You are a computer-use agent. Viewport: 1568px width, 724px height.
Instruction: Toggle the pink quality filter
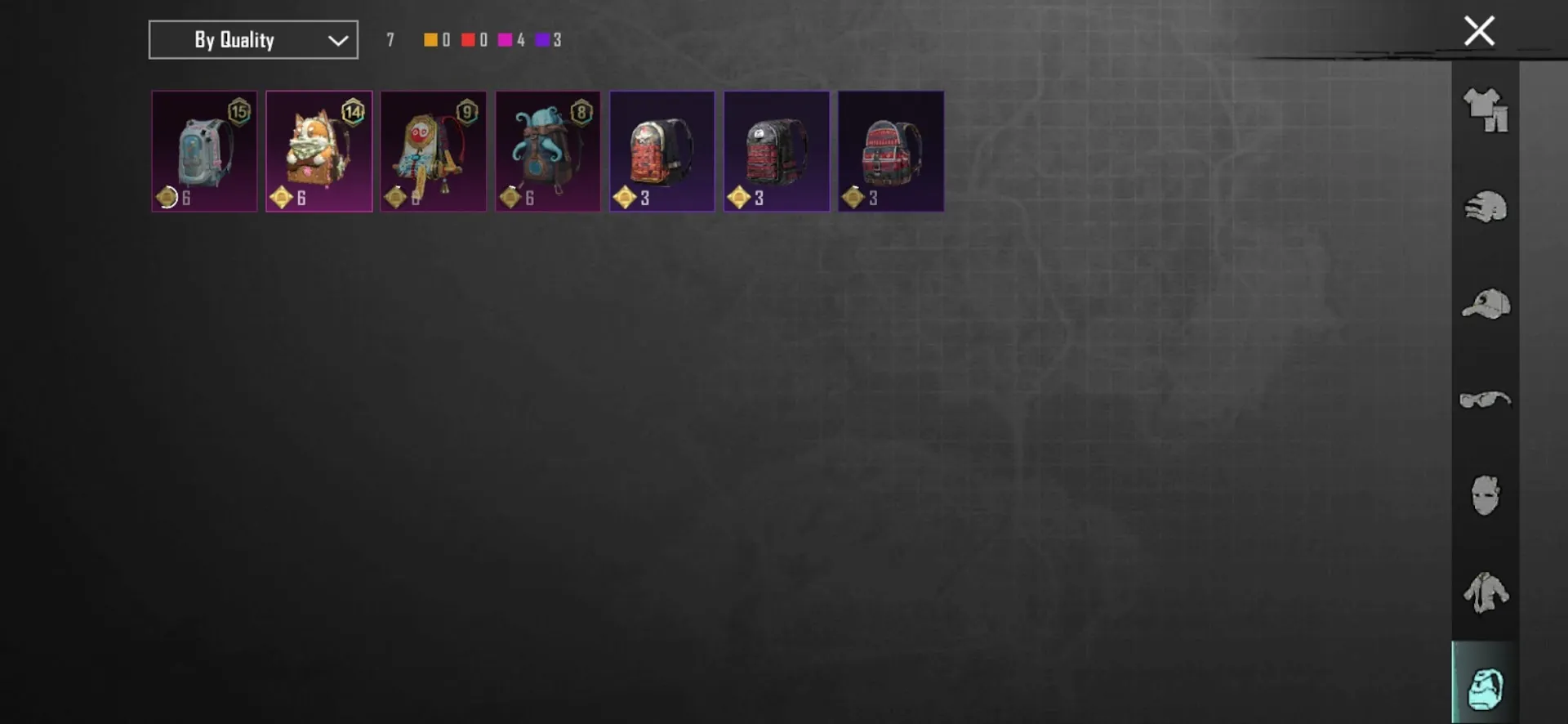pyautogui.click(x=506, y=39)
